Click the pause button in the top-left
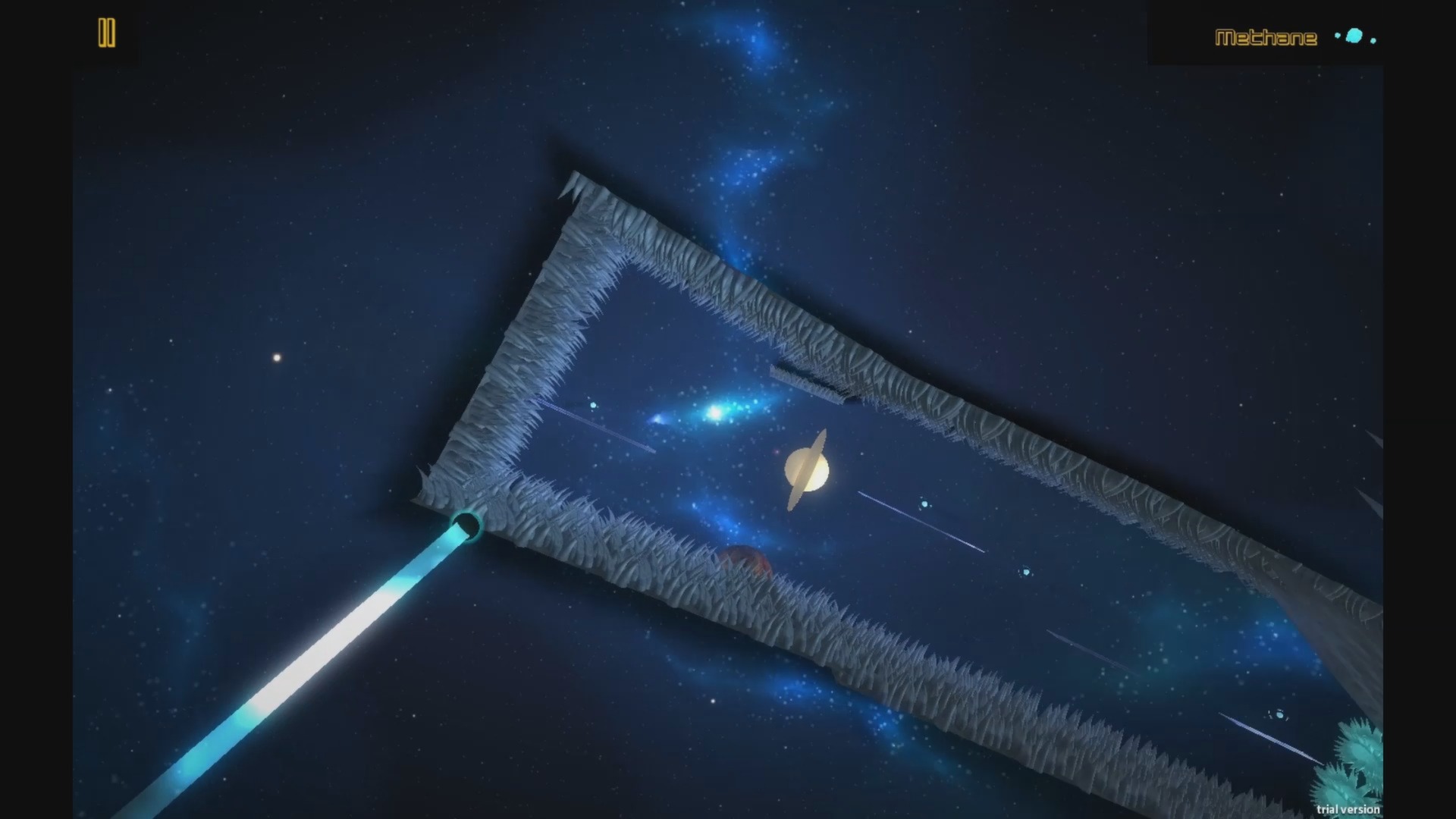1456x819 pixels. [x=107, y=33]
